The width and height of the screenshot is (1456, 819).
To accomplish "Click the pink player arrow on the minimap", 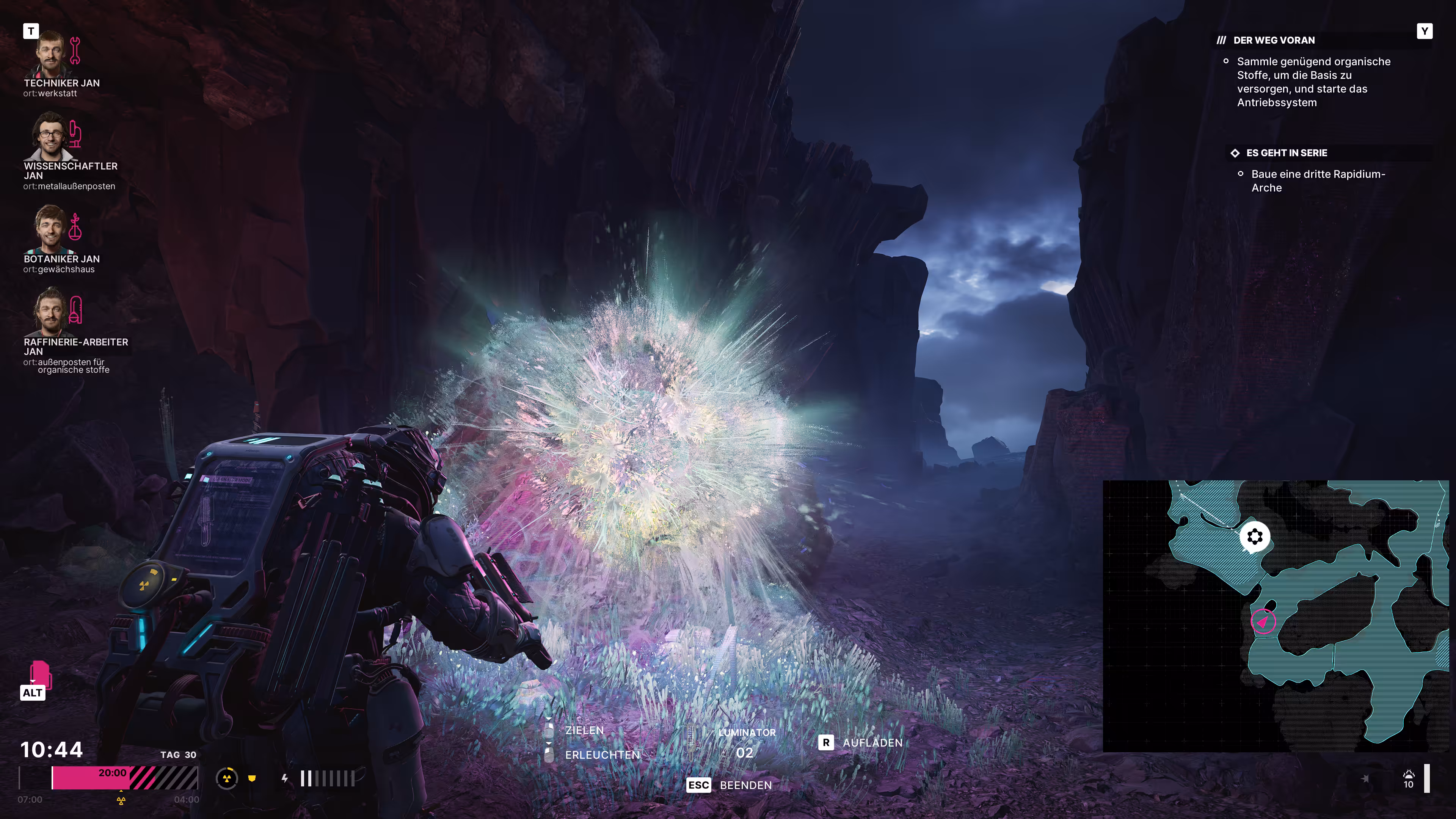I will coord(1263,621).
